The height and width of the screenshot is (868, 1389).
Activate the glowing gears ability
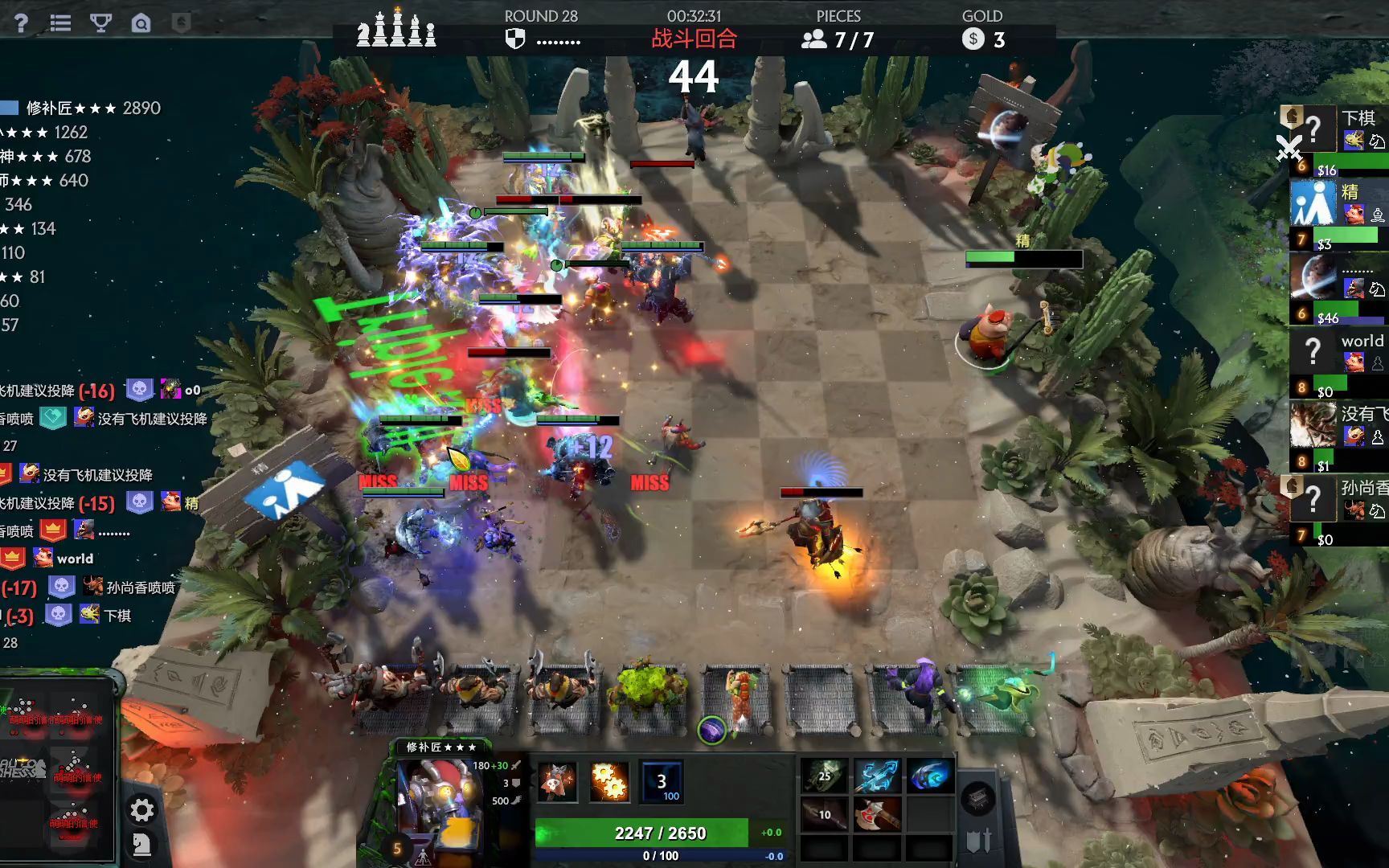609,781
